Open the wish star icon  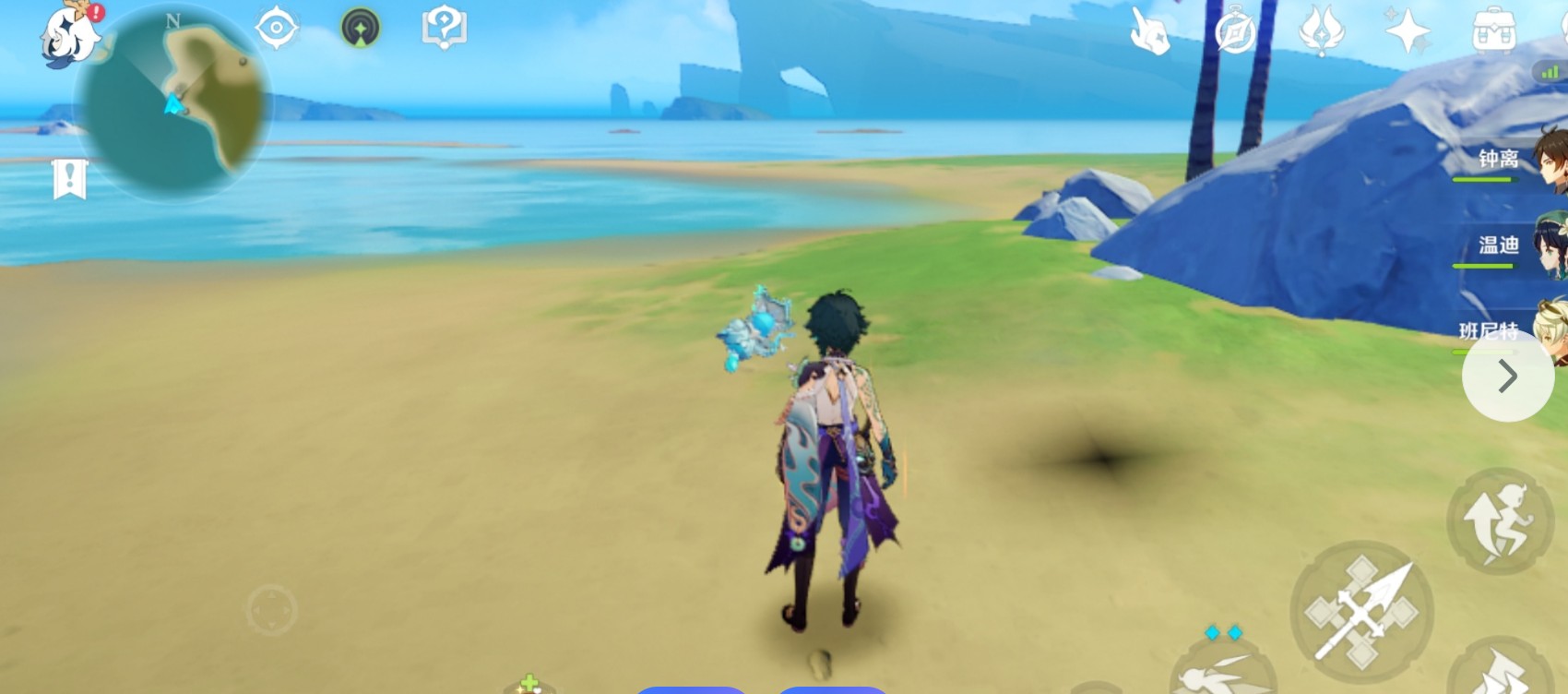[1408, 32]
